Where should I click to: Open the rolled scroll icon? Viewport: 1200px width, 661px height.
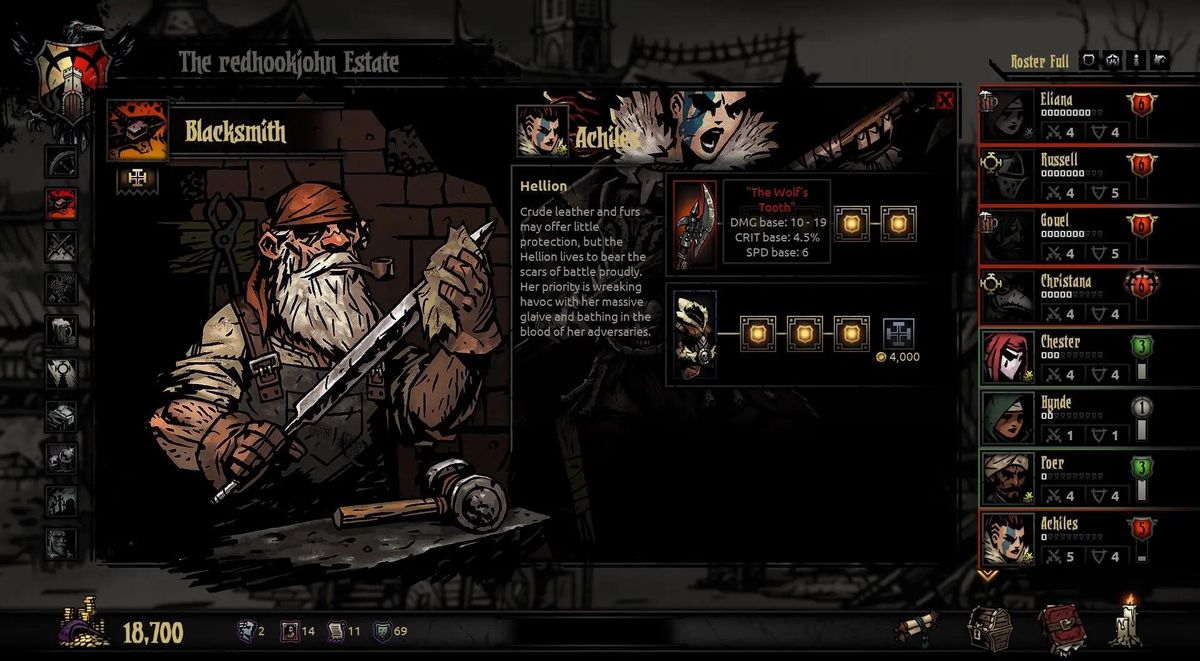(x=917, y=629)
